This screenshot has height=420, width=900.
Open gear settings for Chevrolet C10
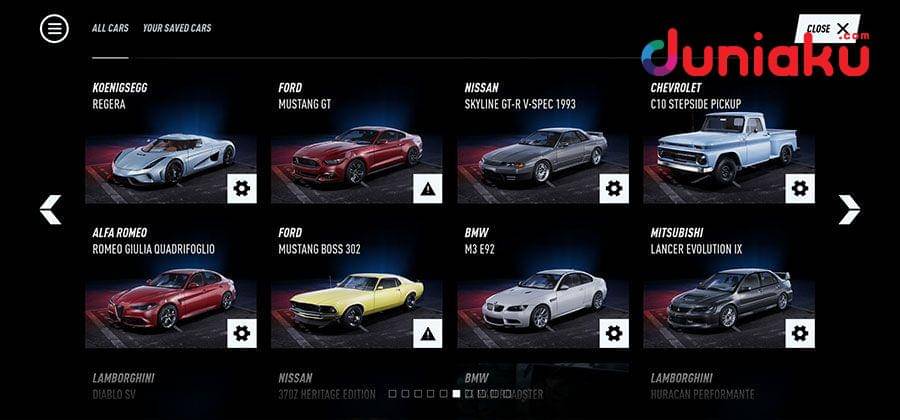click(x=799, y=188)
